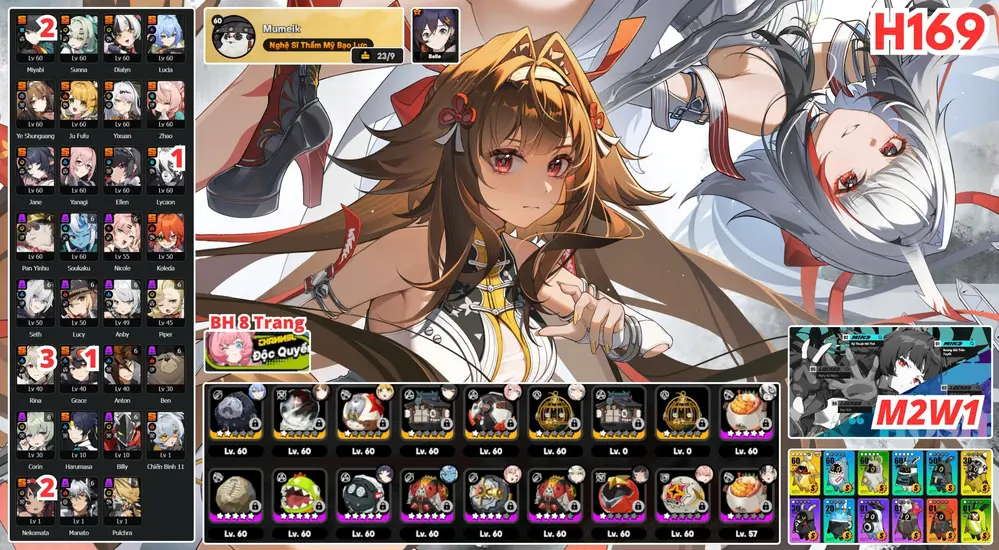The image size is (999, 550).
Task: Click the Belle avatar icon
Action: 435,35
